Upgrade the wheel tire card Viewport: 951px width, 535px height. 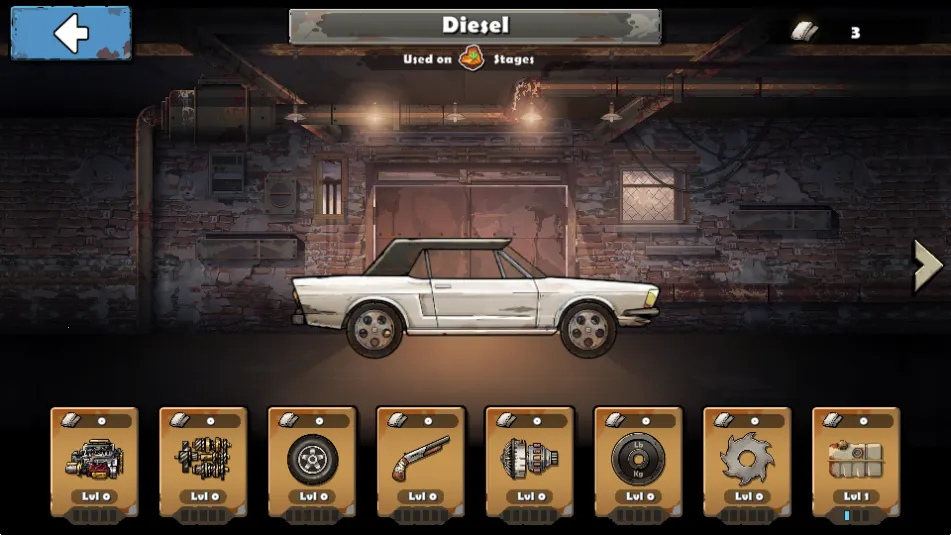click(x=312, y=461)
